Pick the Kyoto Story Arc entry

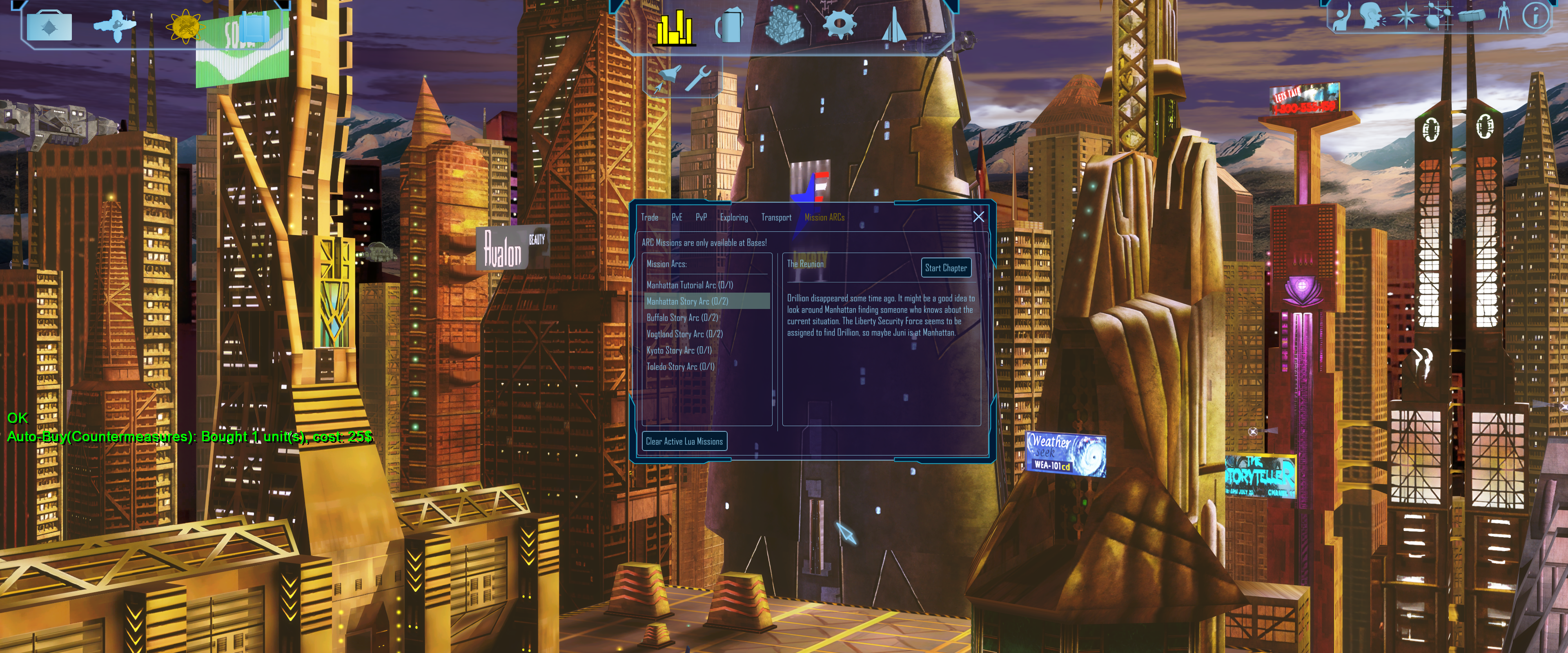(x=679, y=351)
